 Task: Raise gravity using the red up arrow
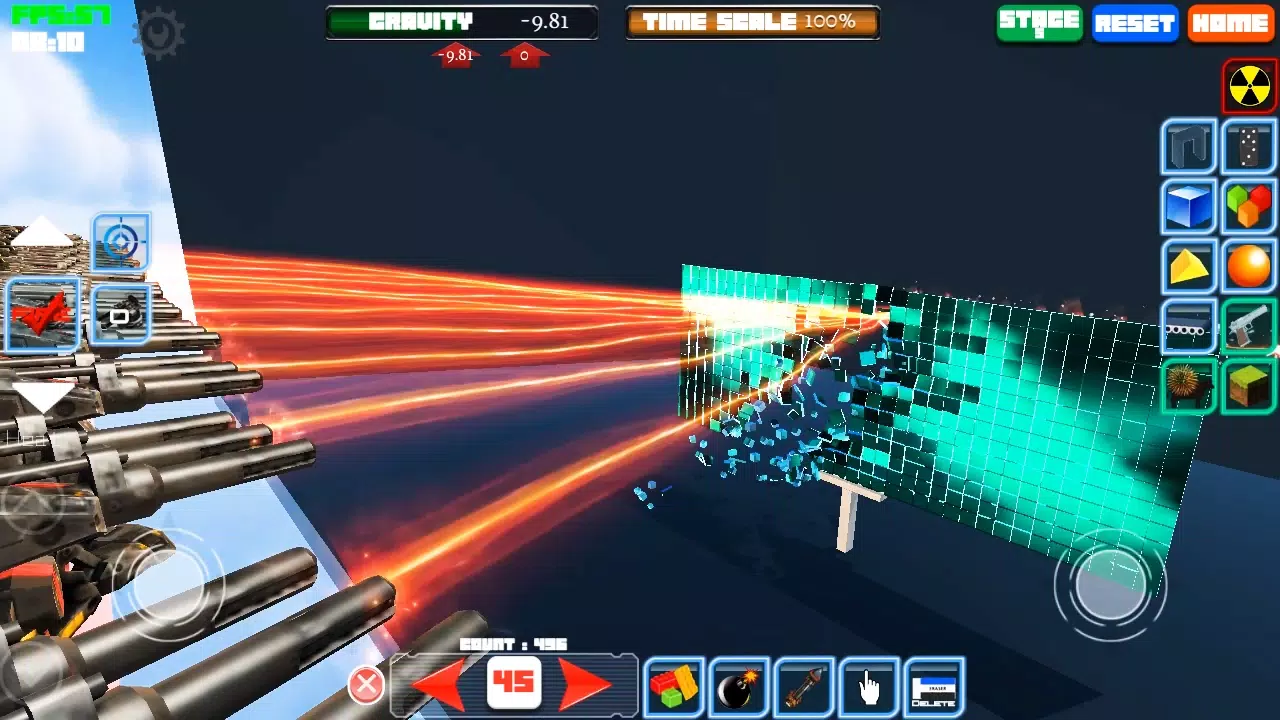tap(524, 56)
